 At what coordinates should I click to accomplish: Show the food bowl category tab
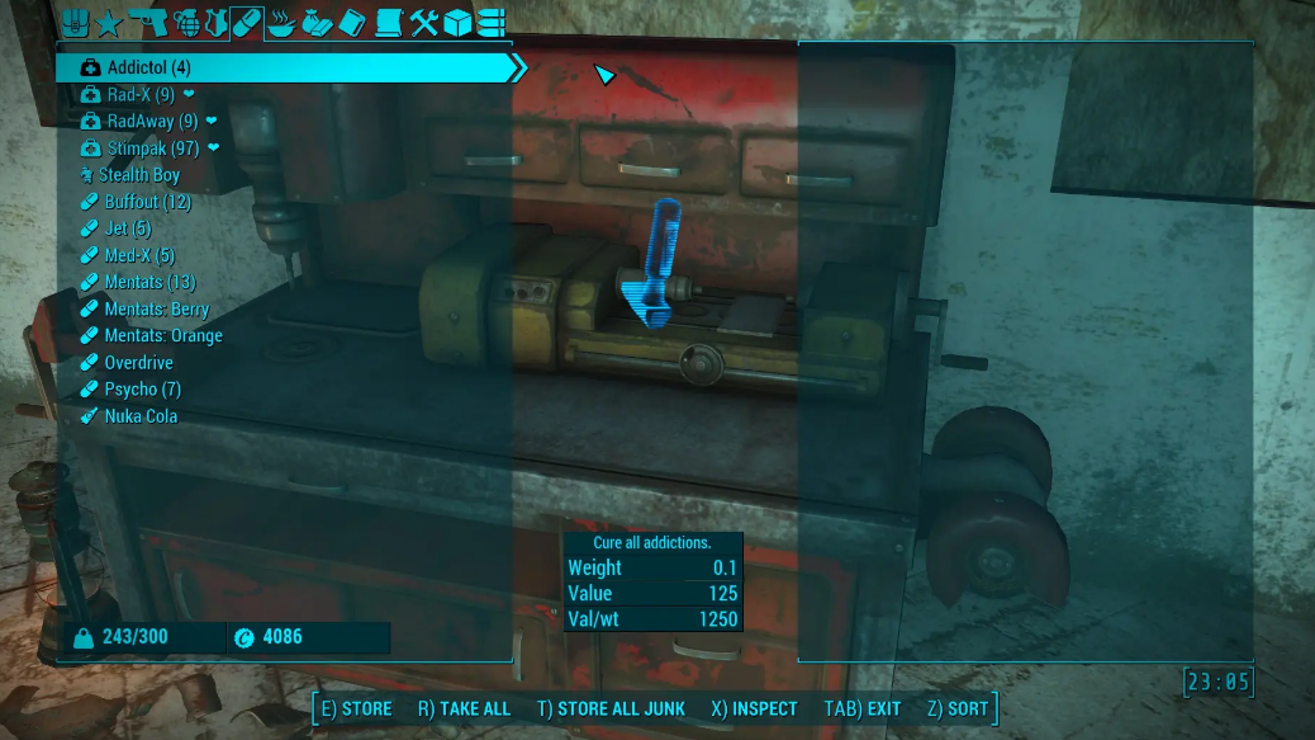click(x=282, y=23)
